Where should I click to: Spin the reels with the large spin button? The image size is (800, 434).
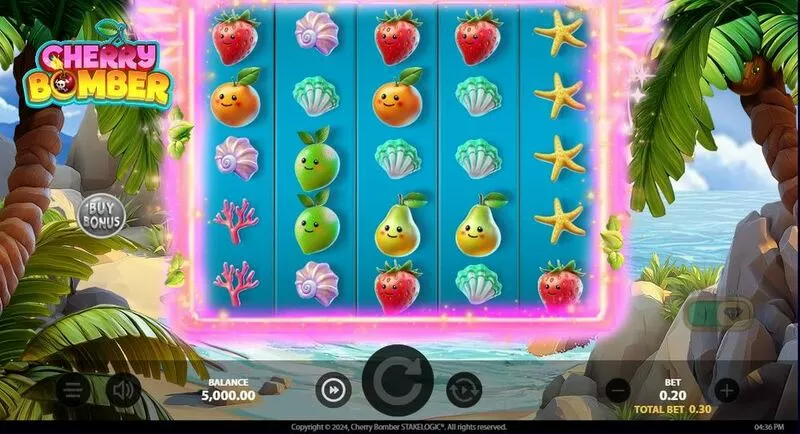click(398, 382)
